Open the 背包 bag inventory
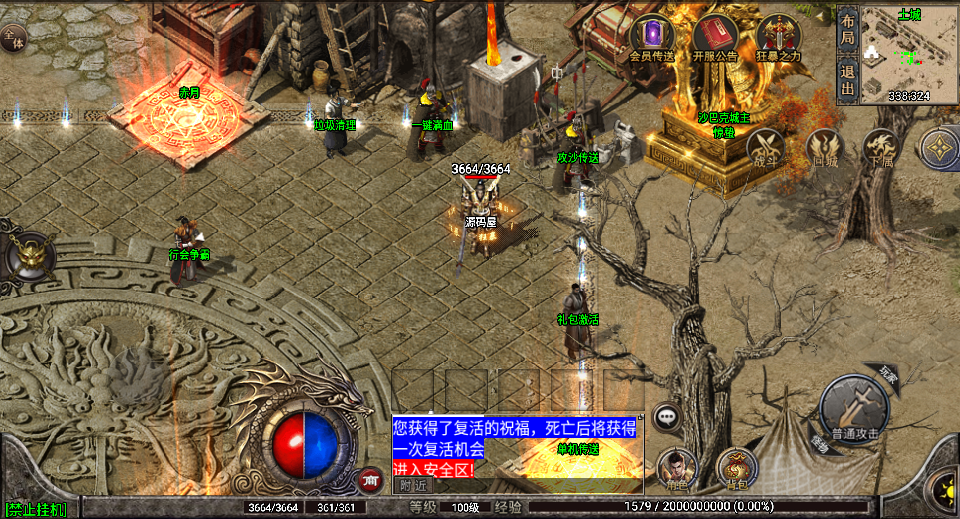960x519 pixels. 737,467
